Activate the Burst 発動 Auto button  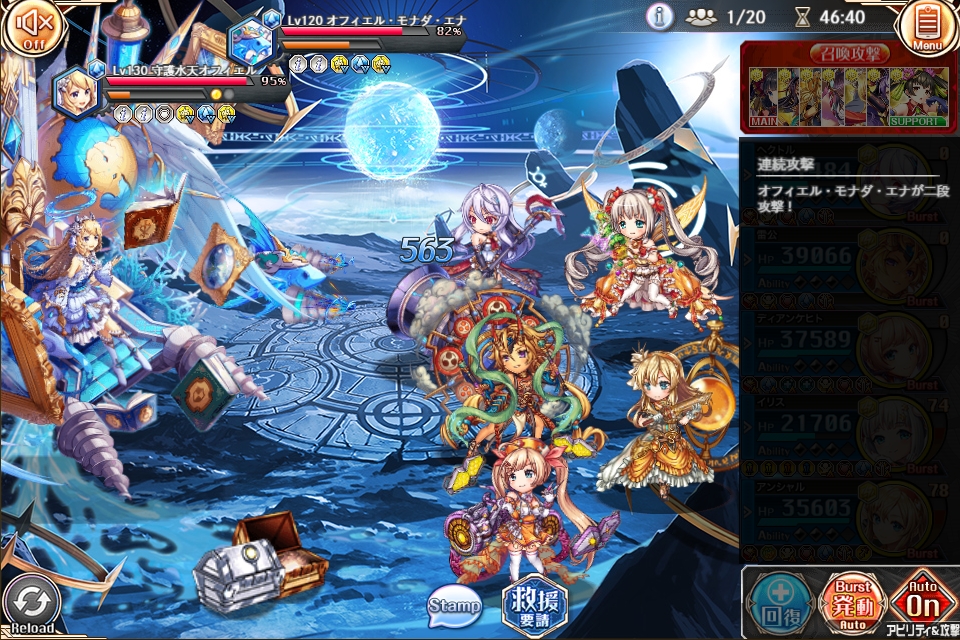click(852, 603)
